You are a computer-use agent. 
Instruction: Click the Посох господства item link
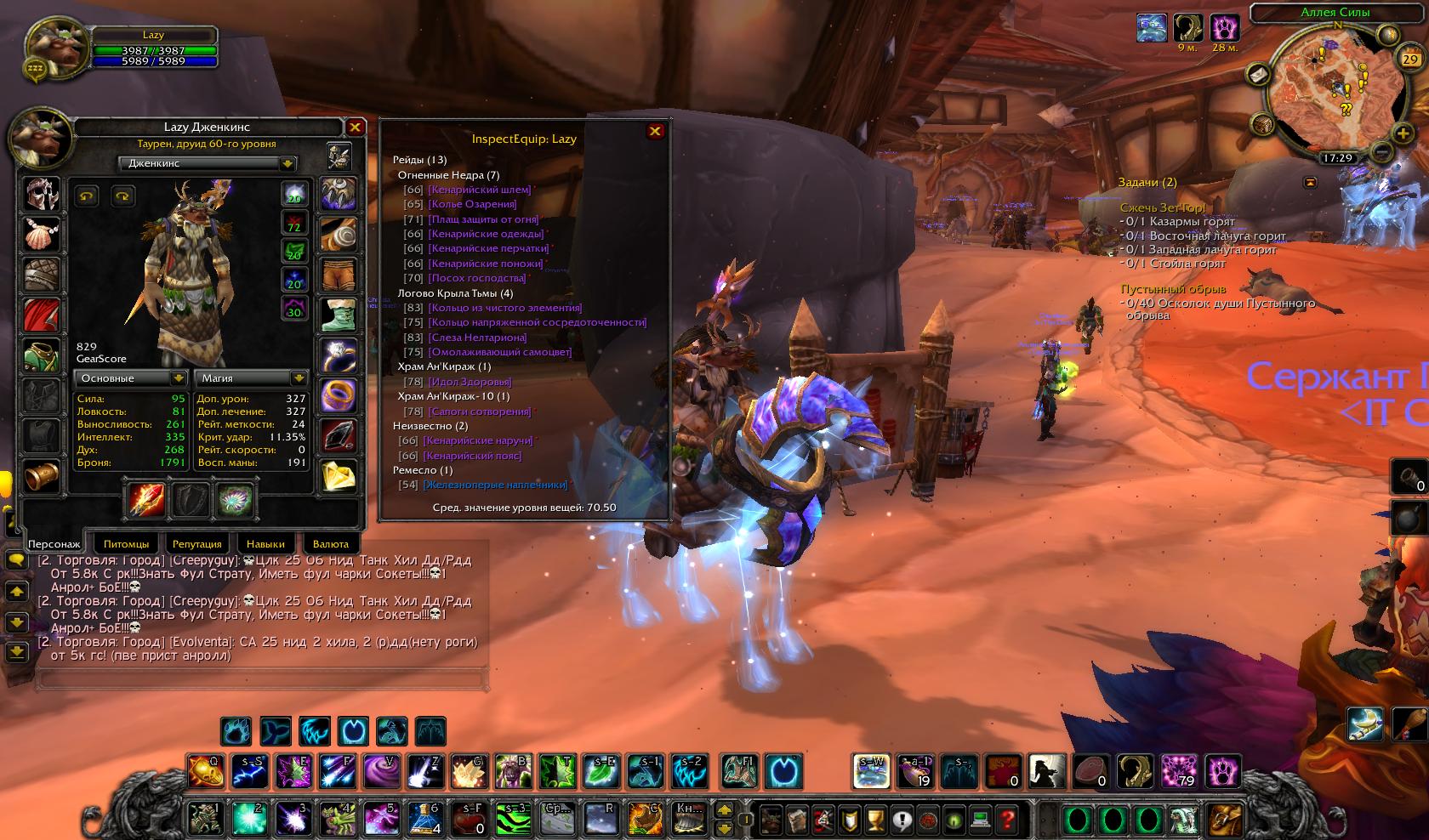point(476,278)
